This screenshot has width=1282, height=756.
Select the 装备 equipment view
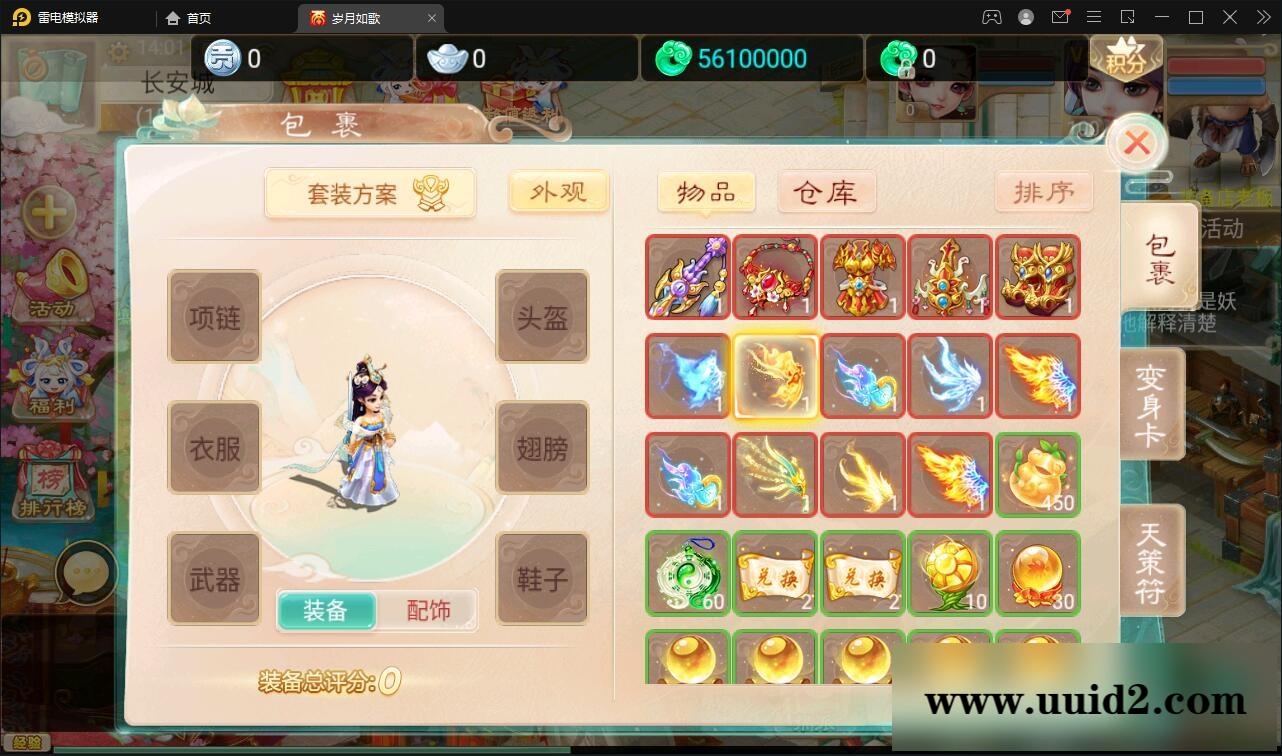(x=326, y=610)
